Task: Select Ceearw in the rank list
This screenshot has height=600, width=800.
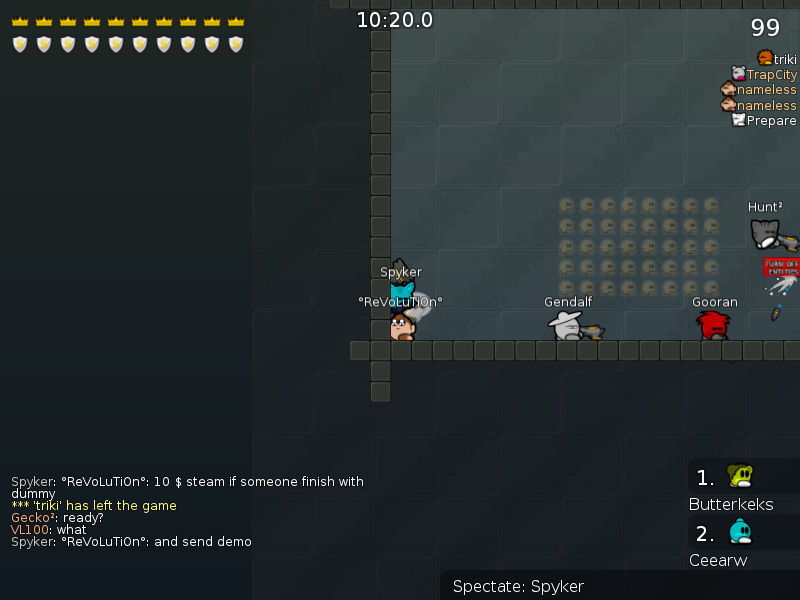Action: tap(718, 560)
